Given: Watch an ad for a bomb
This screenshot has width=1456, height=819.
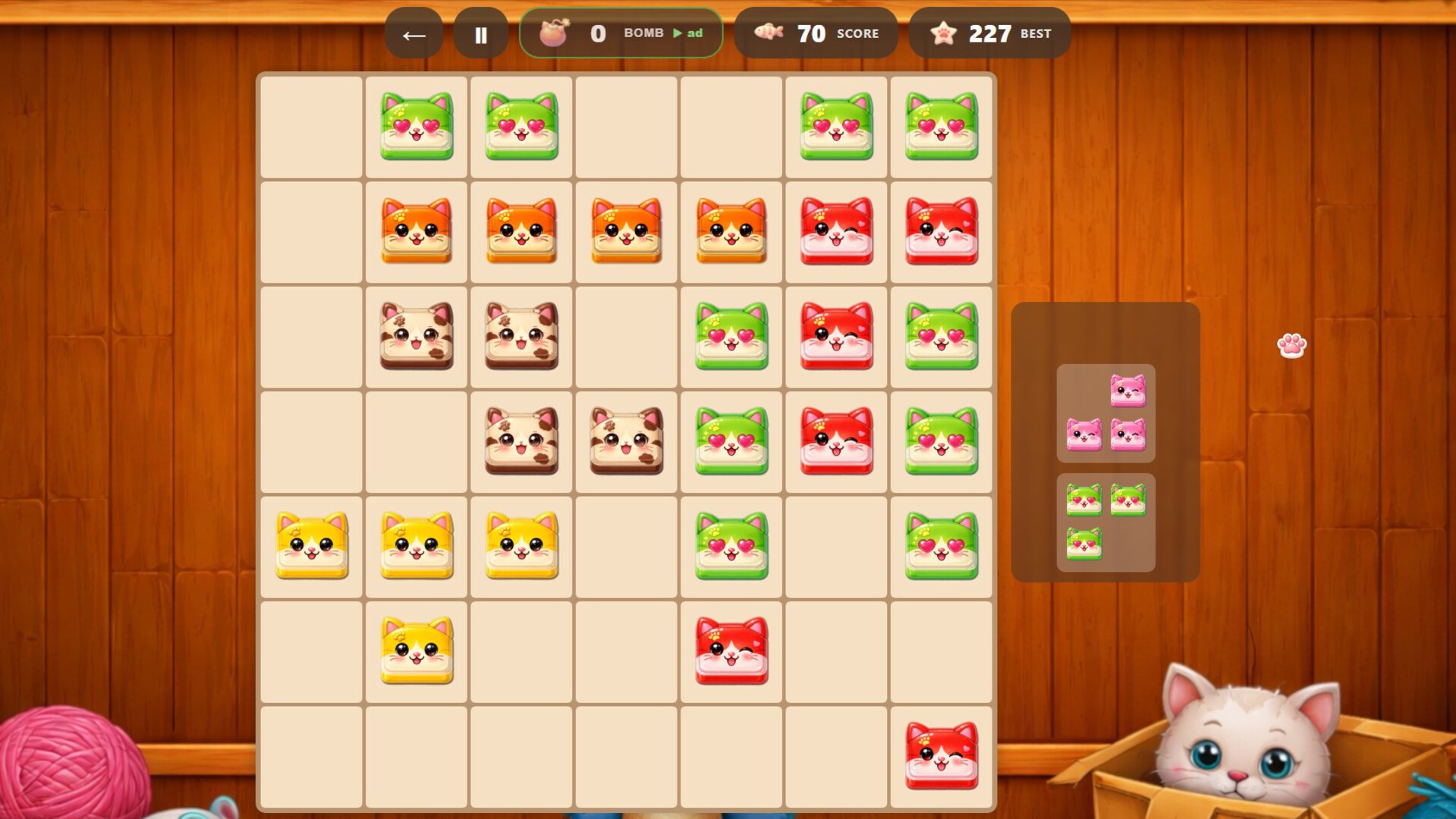Looking at the screenshot, I should coord(685,33).
